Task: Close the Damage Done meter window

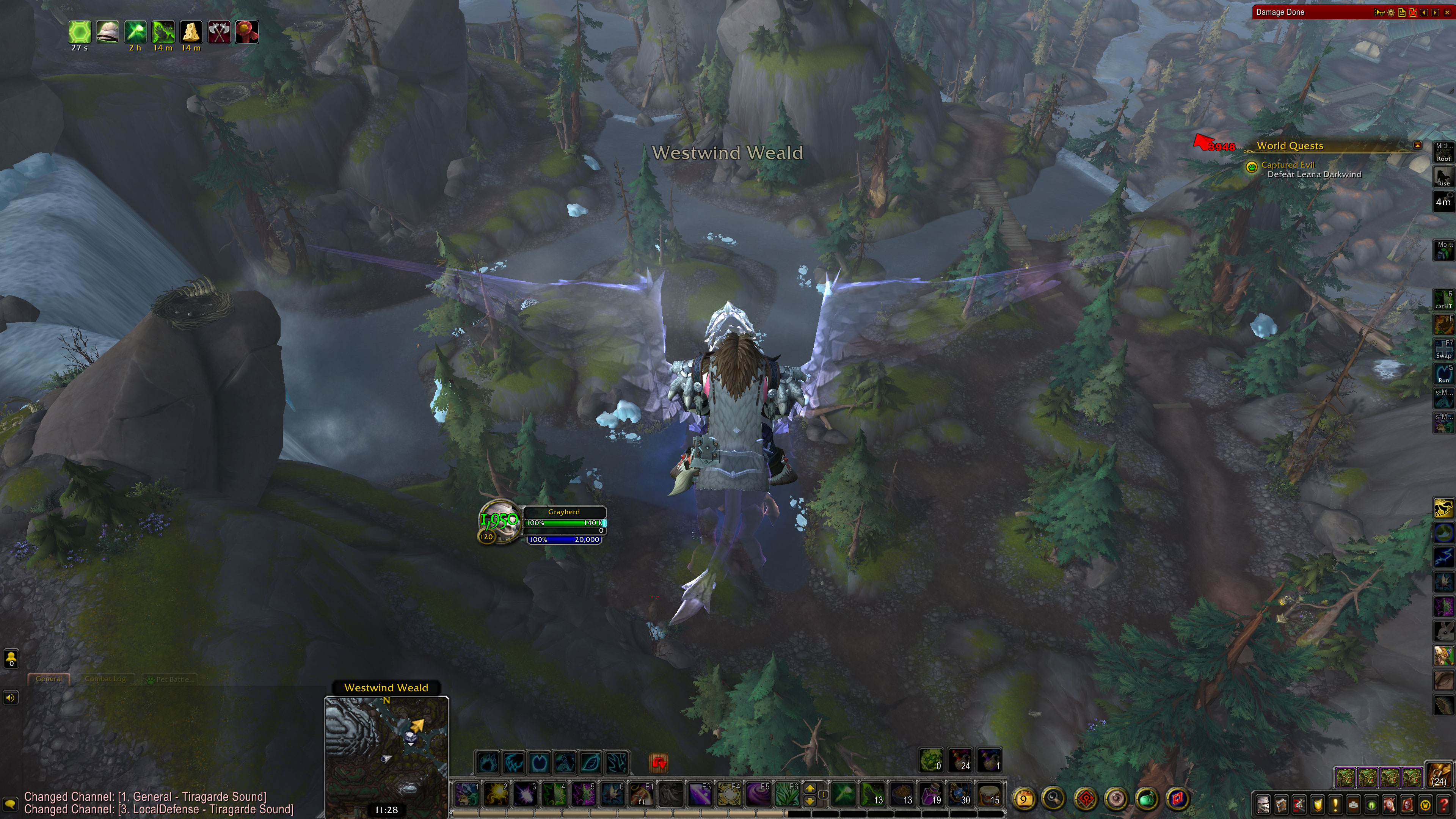Action: (1447, 13)
